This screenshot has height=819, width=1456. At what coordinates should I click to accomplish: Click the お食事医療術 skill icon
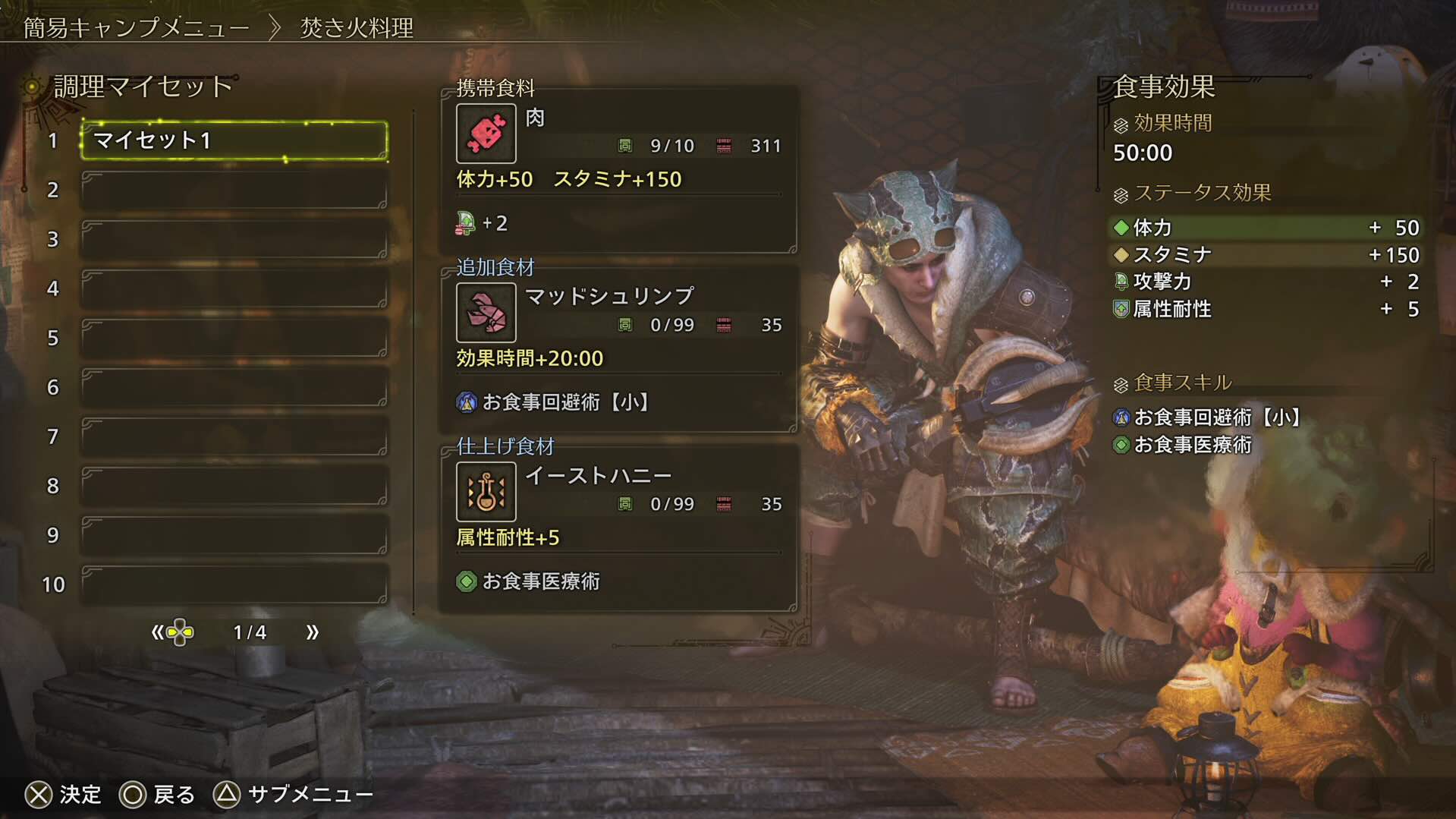1121,446
